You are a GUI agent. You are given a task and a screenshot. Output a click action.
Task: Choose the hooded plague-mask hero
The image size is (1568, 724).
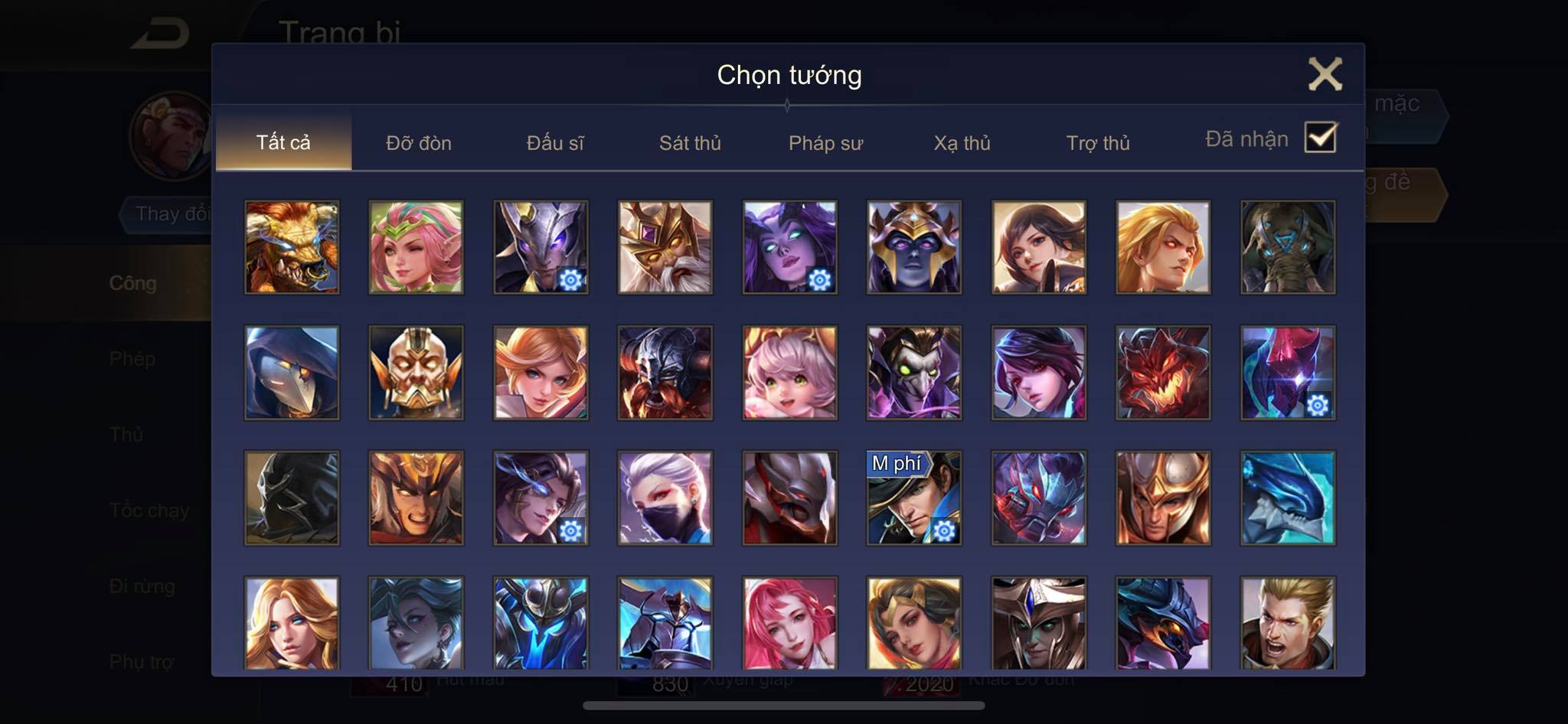pyautogui.click(x=292, y=373)
